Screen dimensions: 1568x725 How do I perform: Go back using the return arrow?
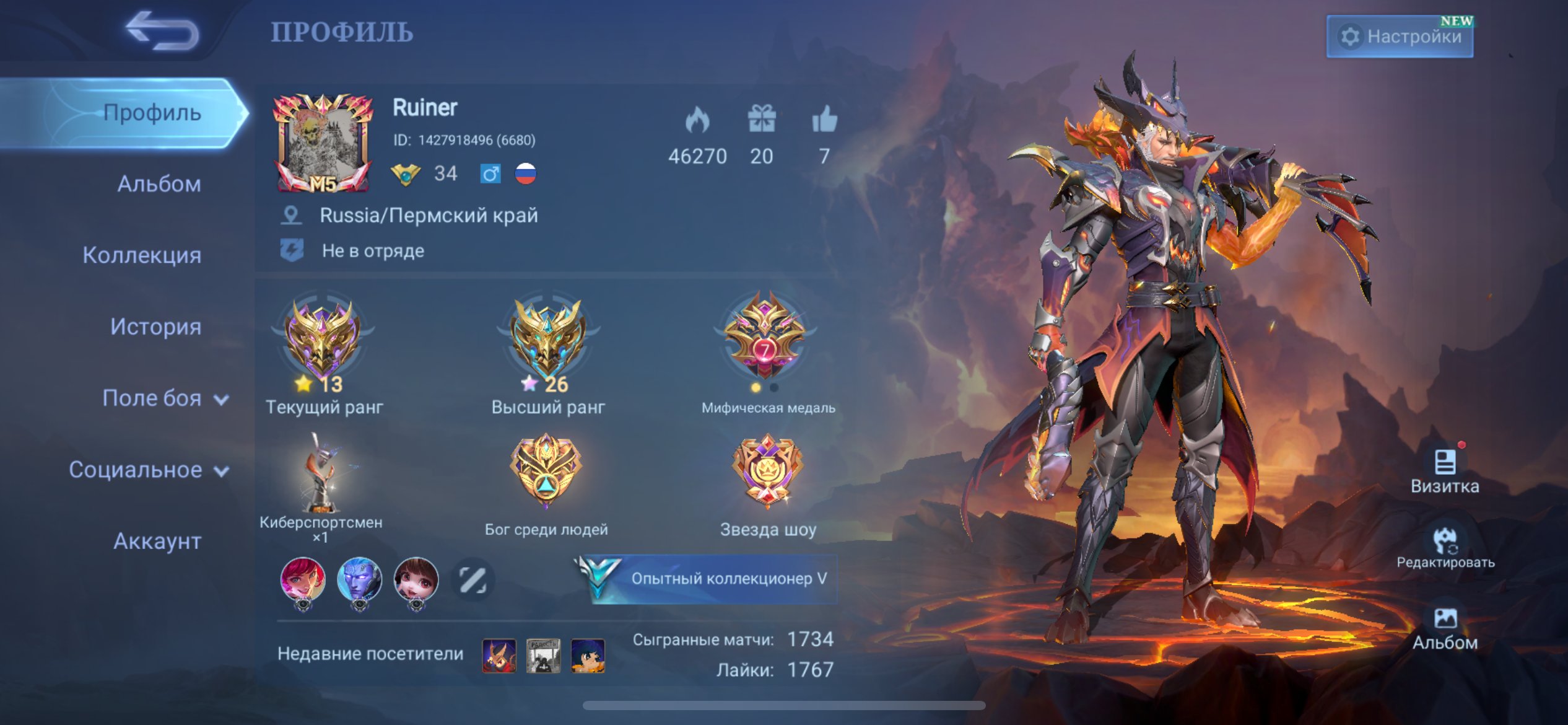point(162,31)
